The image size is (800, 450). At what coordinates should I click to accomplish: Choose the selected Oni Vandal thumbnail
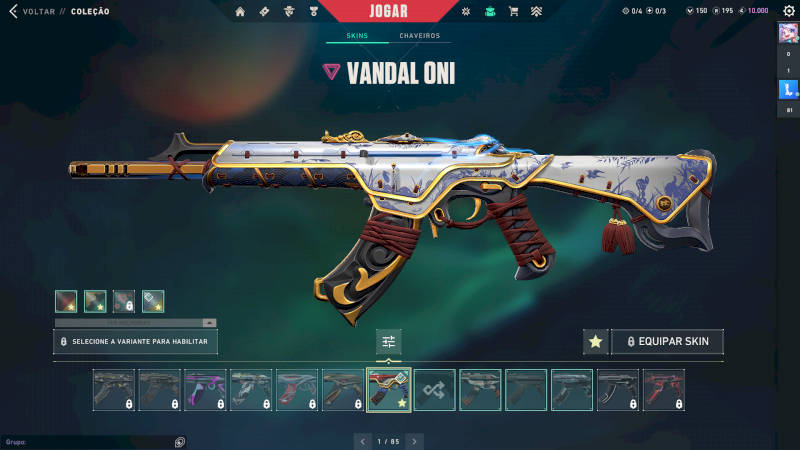pos(389,390)
